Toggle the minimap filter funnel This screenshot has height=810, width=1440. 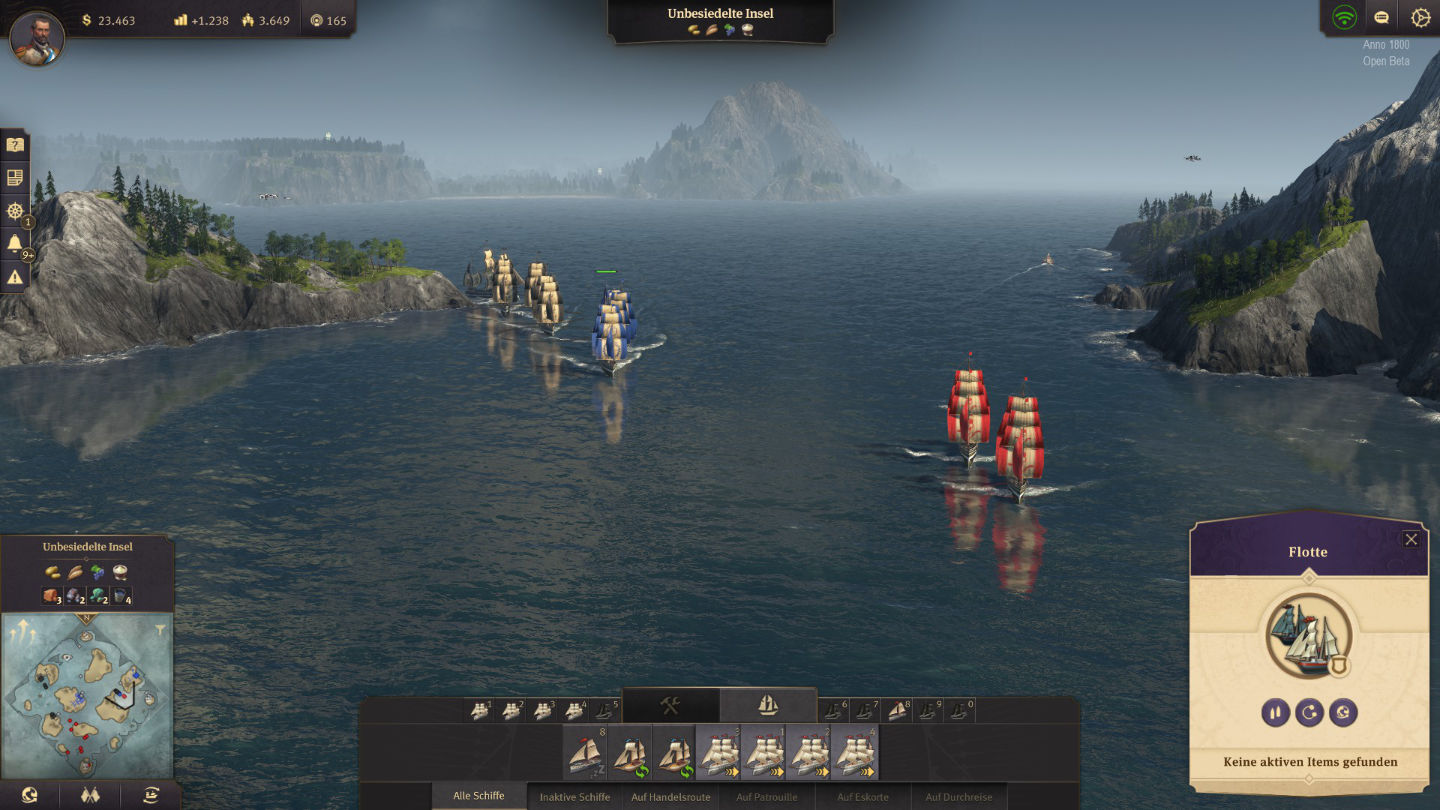tap(160, 630)
